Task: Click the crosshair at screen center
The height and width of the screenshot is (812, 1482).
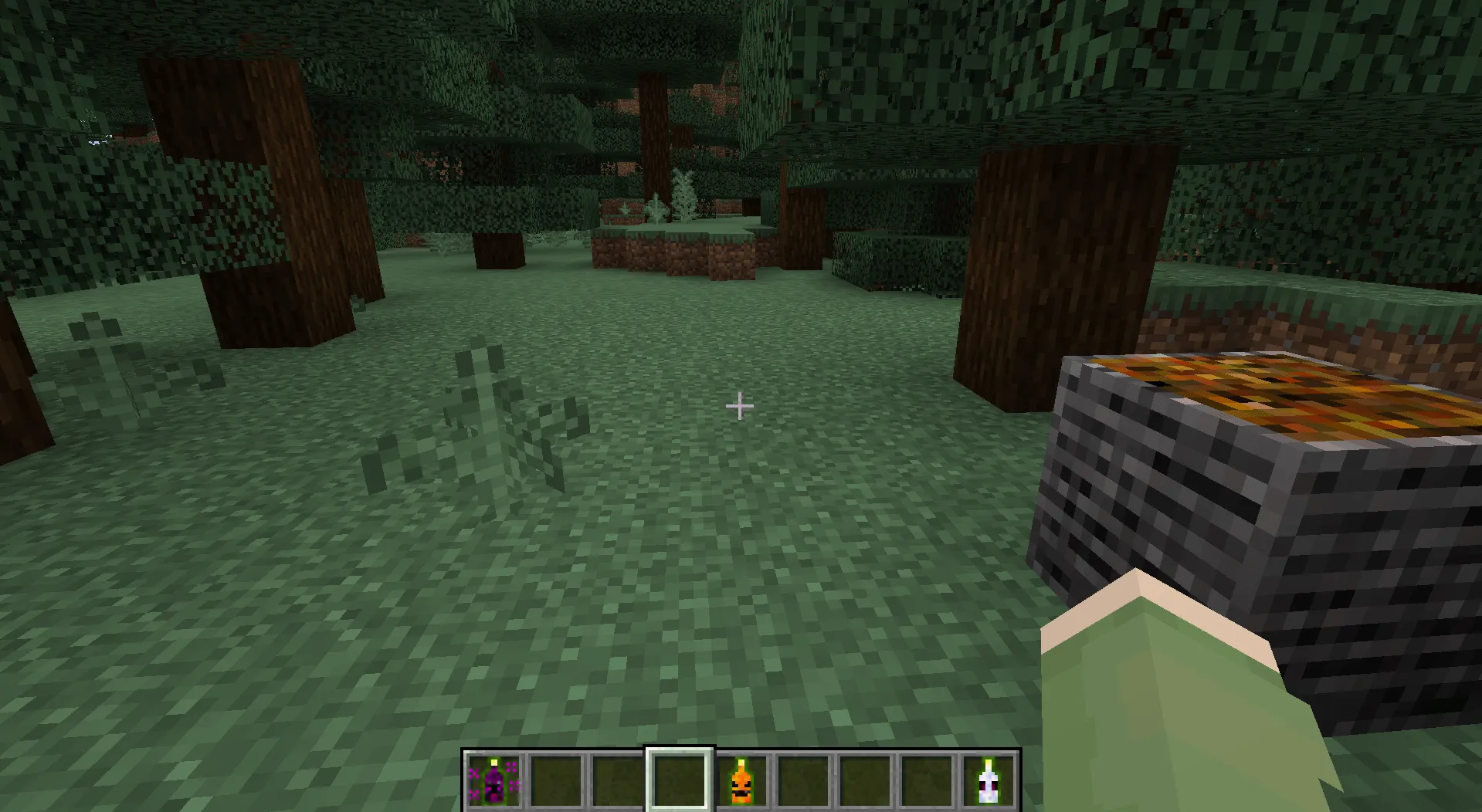Action: pos(739,404)
